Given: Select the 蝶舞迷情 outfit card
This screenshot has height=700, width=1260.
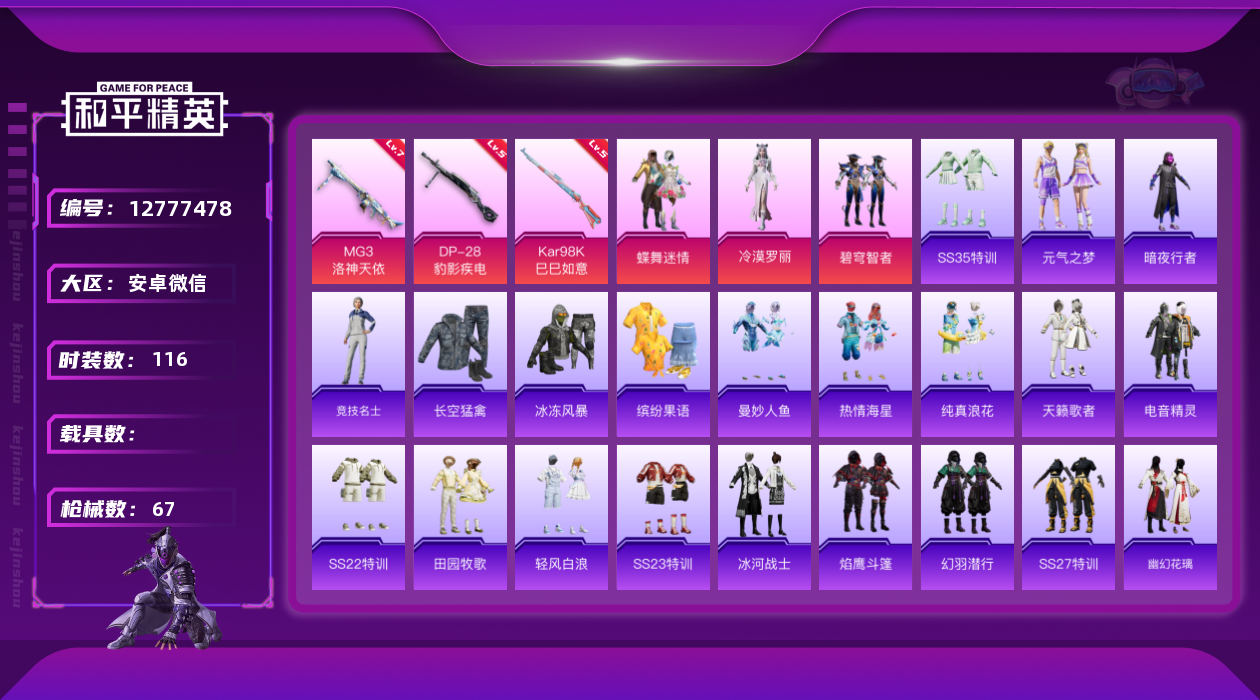Looking at the screenshot, I should 663,210.
